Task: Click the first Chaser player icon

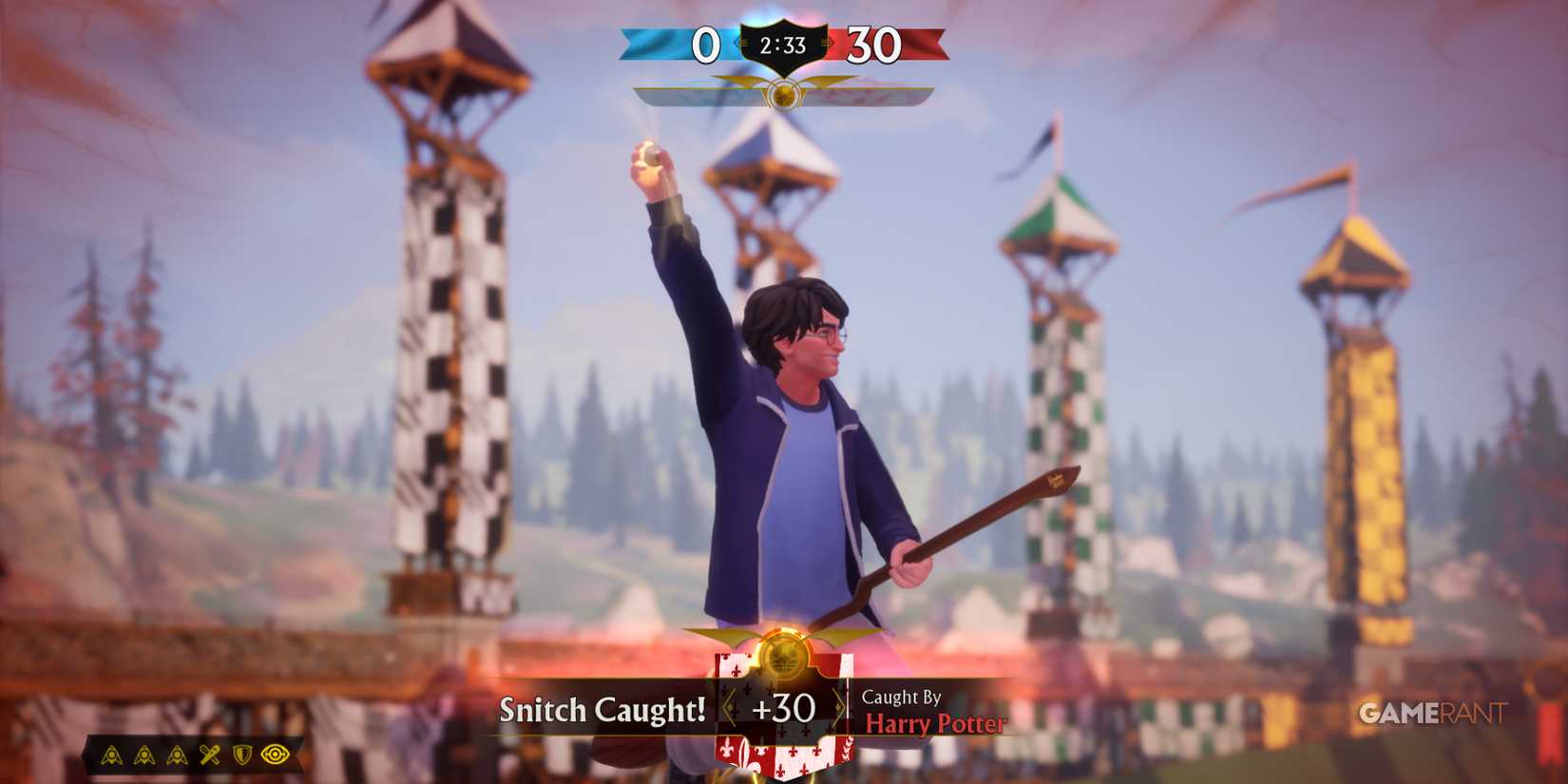Action: tap(111, 754)
